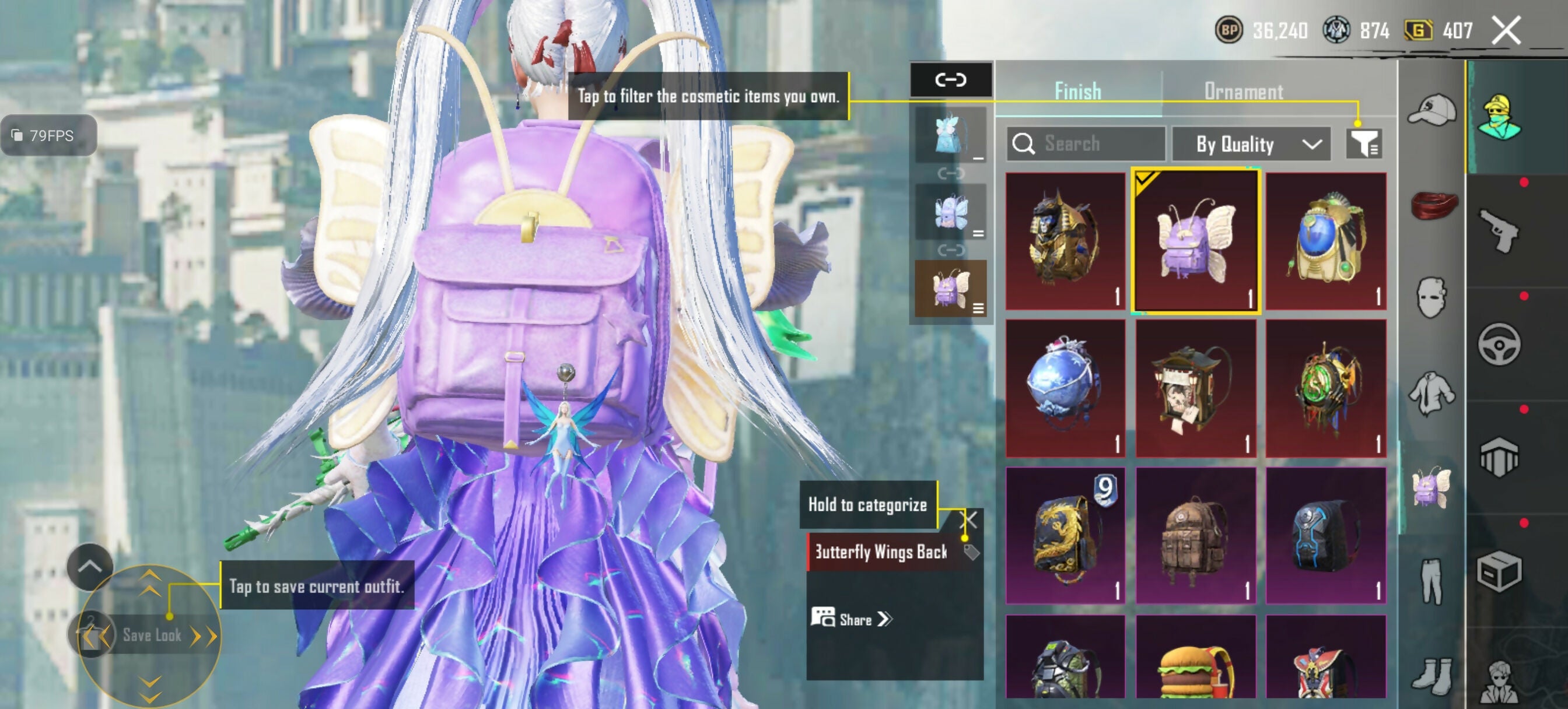Close the Butterfly Wings info popup
The height and width of the screenshot is (709, 1568).
968,520
